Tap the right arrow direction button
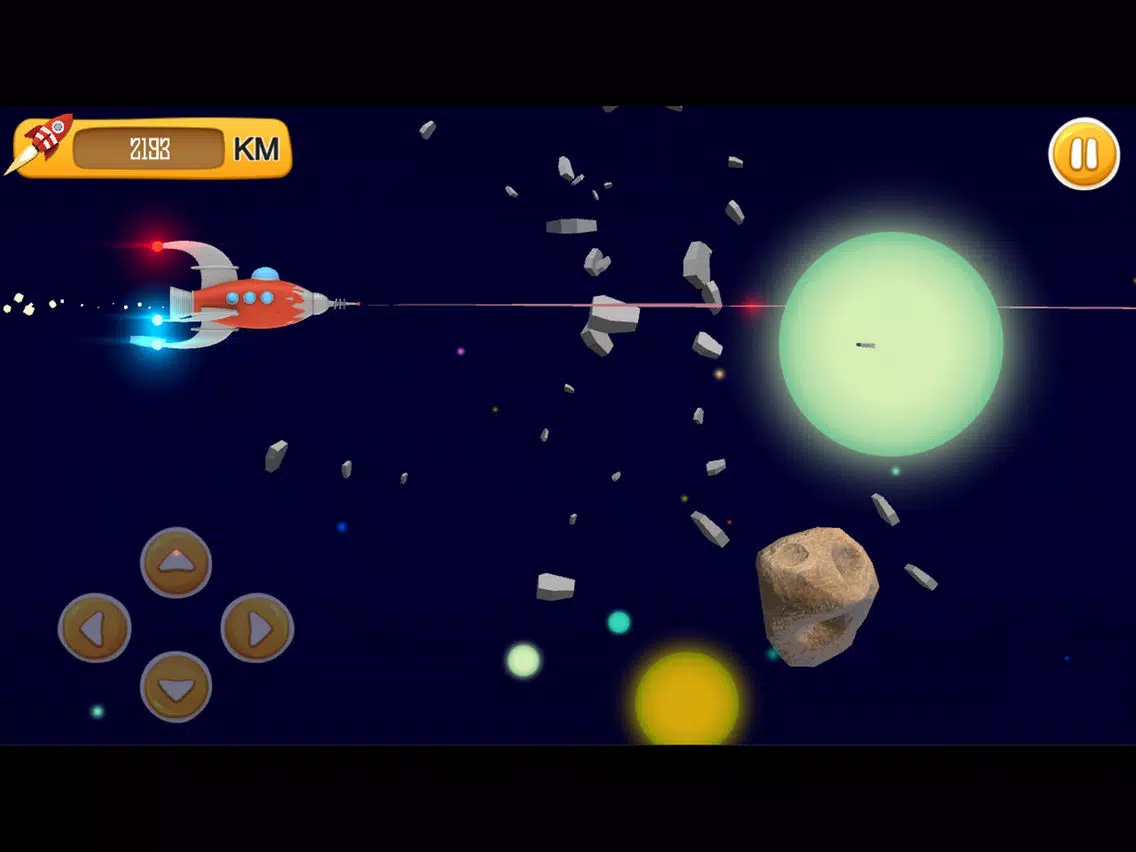Image resolution: width=1136 pixels, height=852 pixels. point(257,628)
